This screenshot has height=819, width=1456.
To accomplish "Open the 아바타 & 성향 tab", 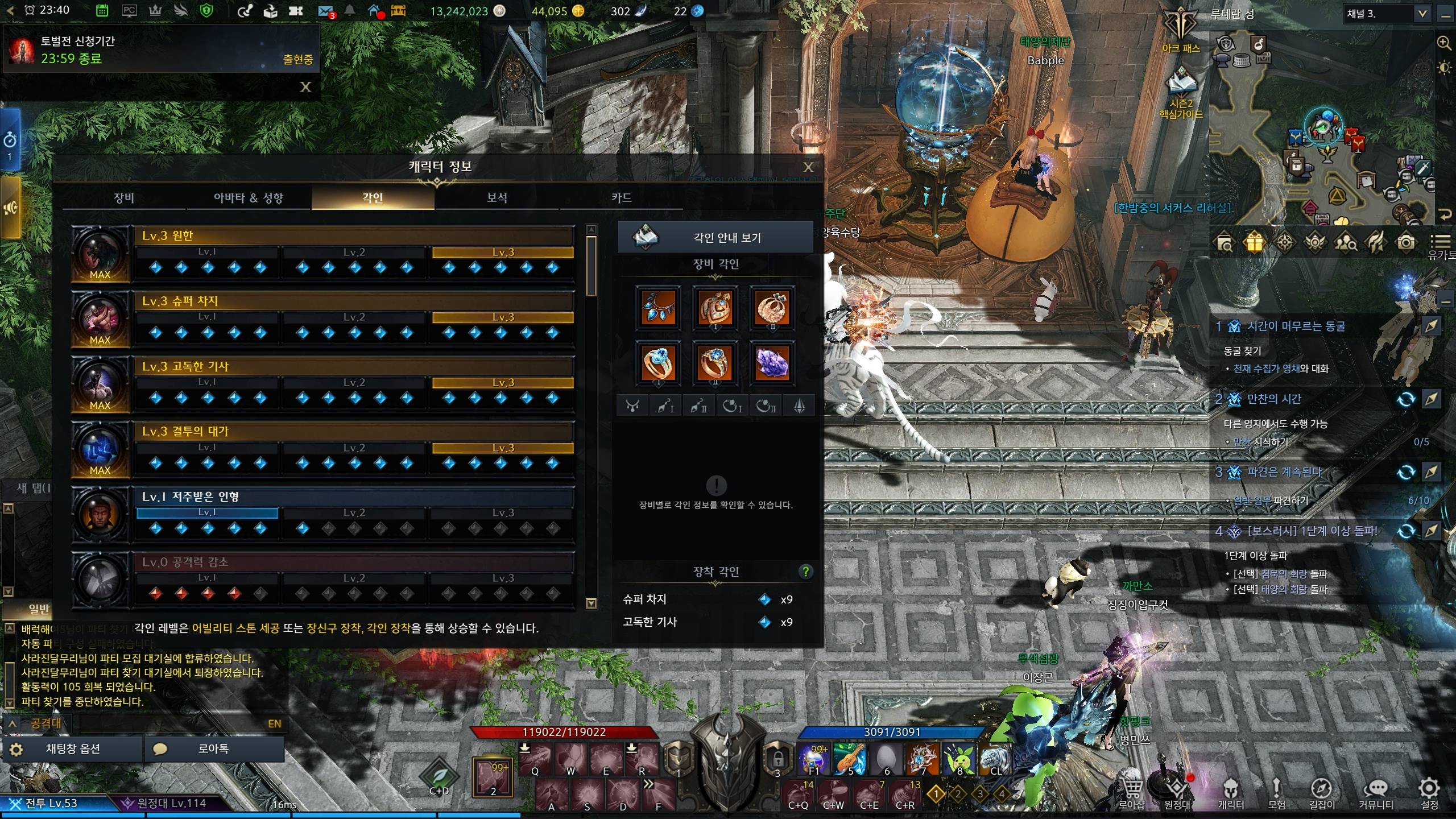I will (x=249, y=198).
